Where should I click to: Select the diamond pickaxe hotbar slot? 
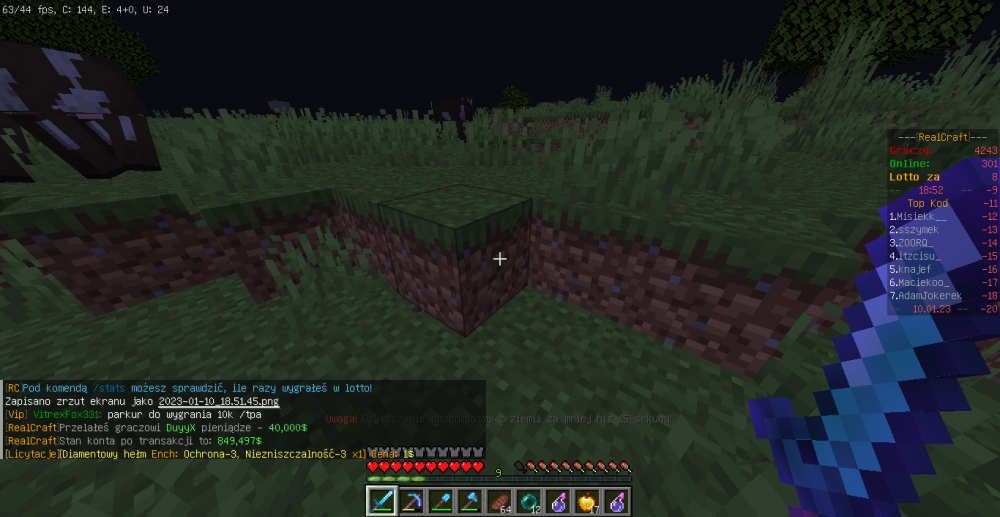(x=411, y=500)
